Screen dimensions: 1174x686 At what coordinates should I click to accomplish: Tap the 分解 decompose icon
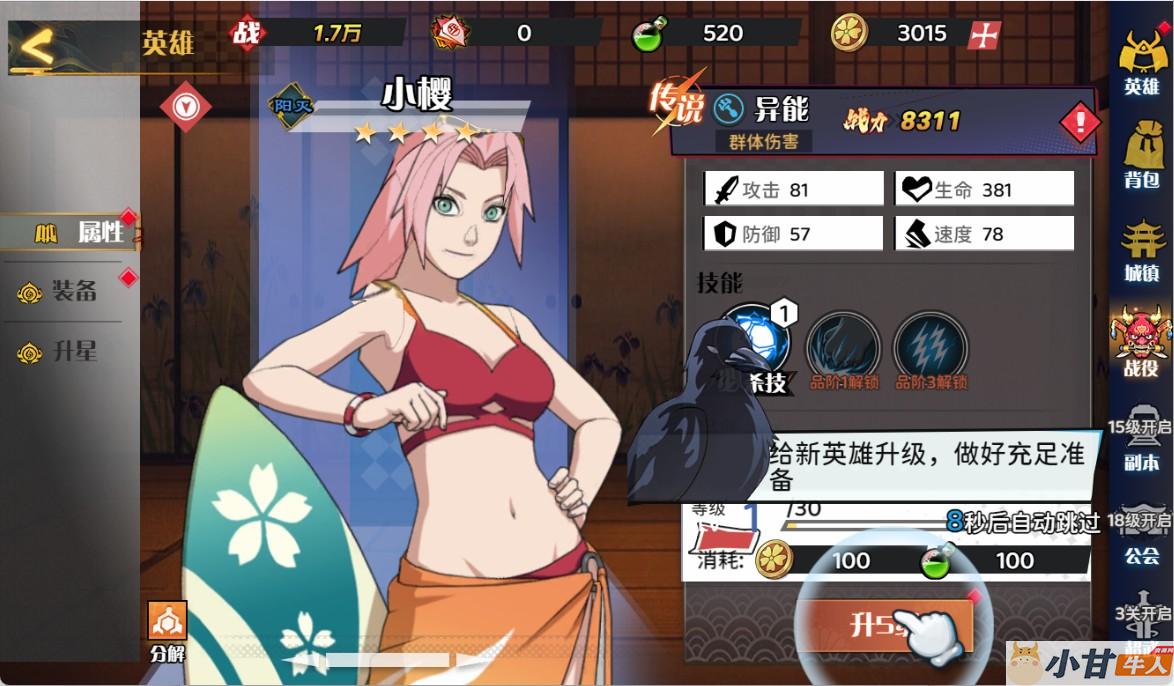[167, 631]
